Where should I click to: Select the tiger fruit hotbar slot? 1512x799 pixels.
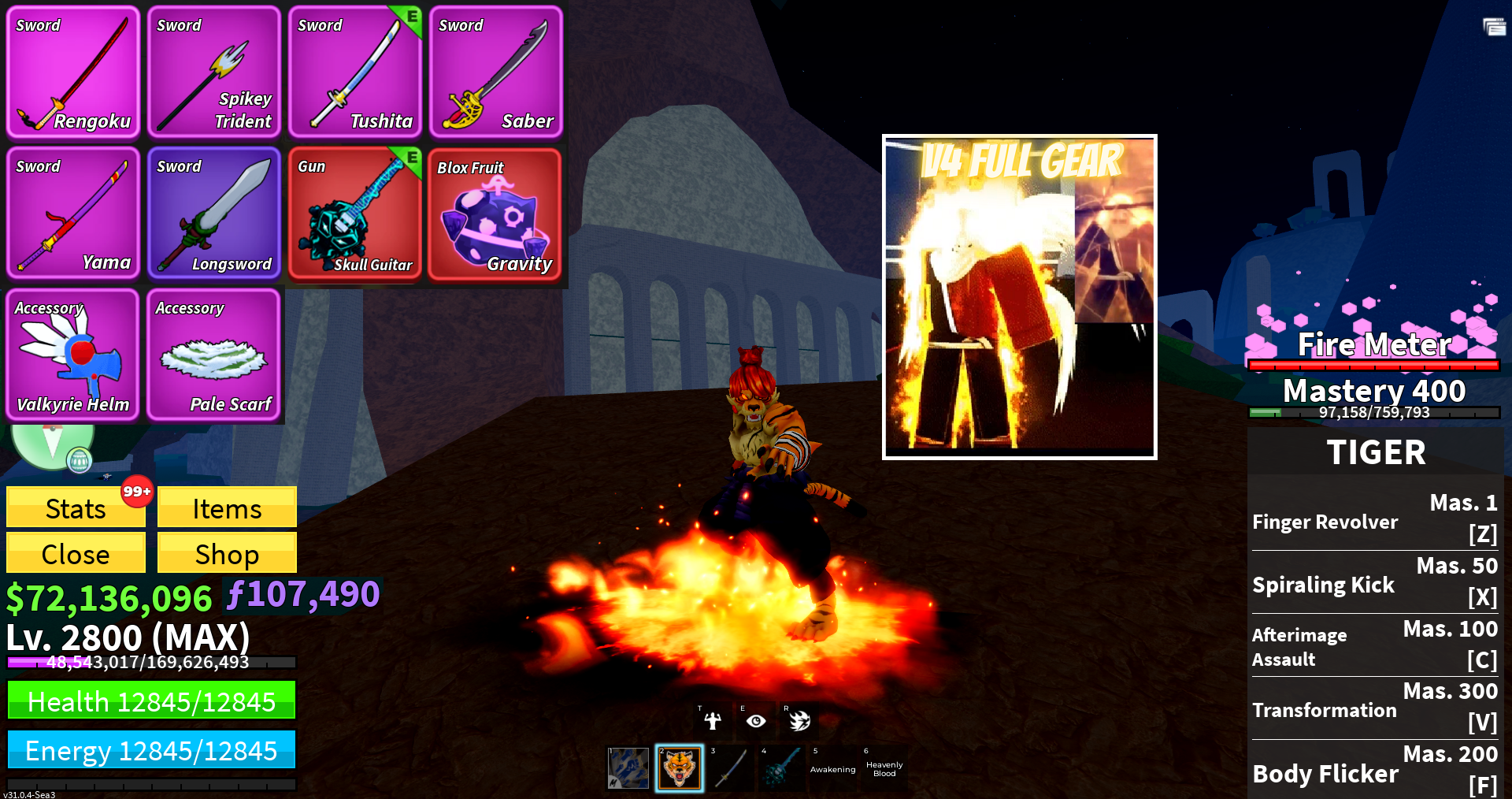(680, 768)
